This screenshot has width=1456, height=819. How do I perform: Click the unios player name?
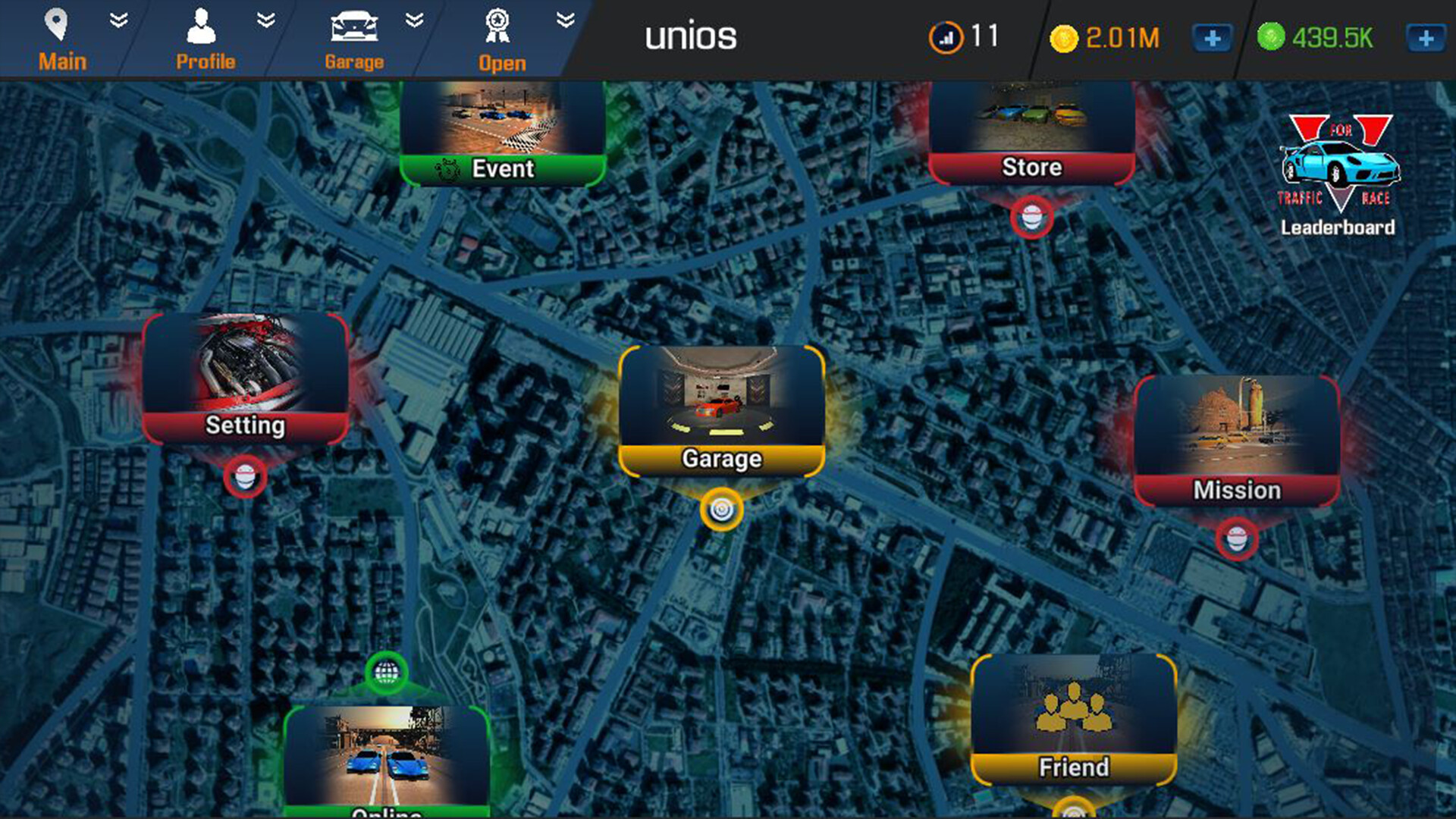690,36
